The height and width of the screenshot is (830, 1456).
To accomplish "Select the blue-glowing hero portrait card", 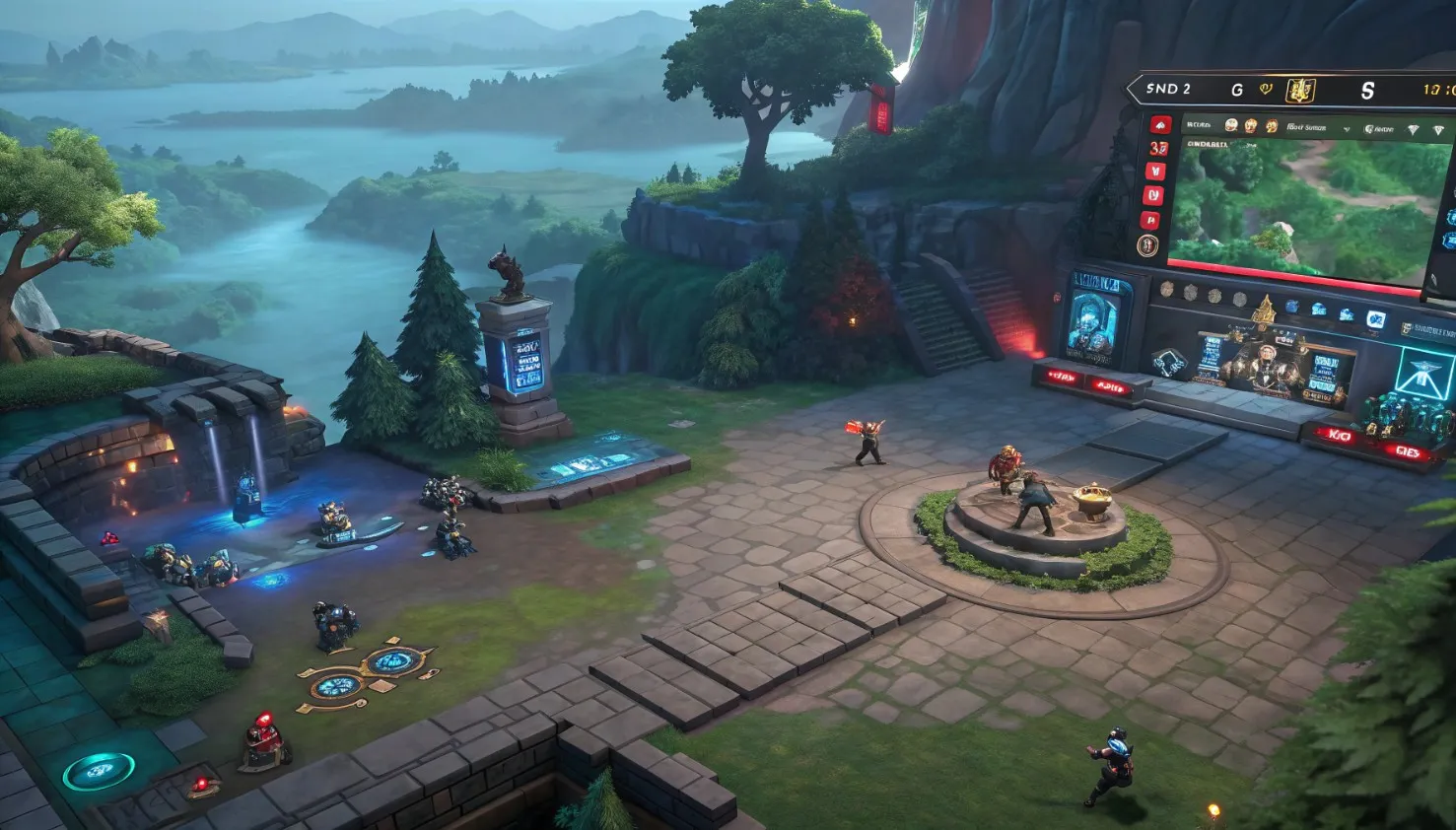I will coord(1097,317).
